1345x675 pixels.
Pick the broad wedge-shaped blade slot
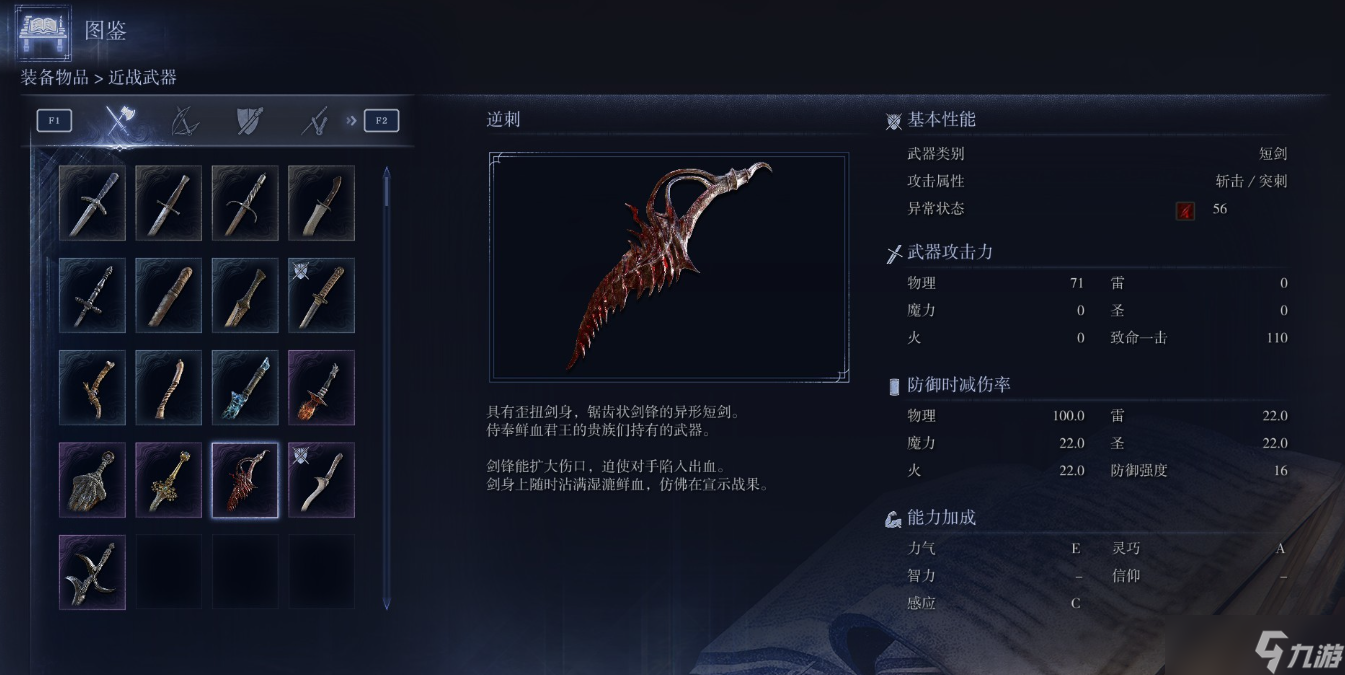tap(92, 480)
